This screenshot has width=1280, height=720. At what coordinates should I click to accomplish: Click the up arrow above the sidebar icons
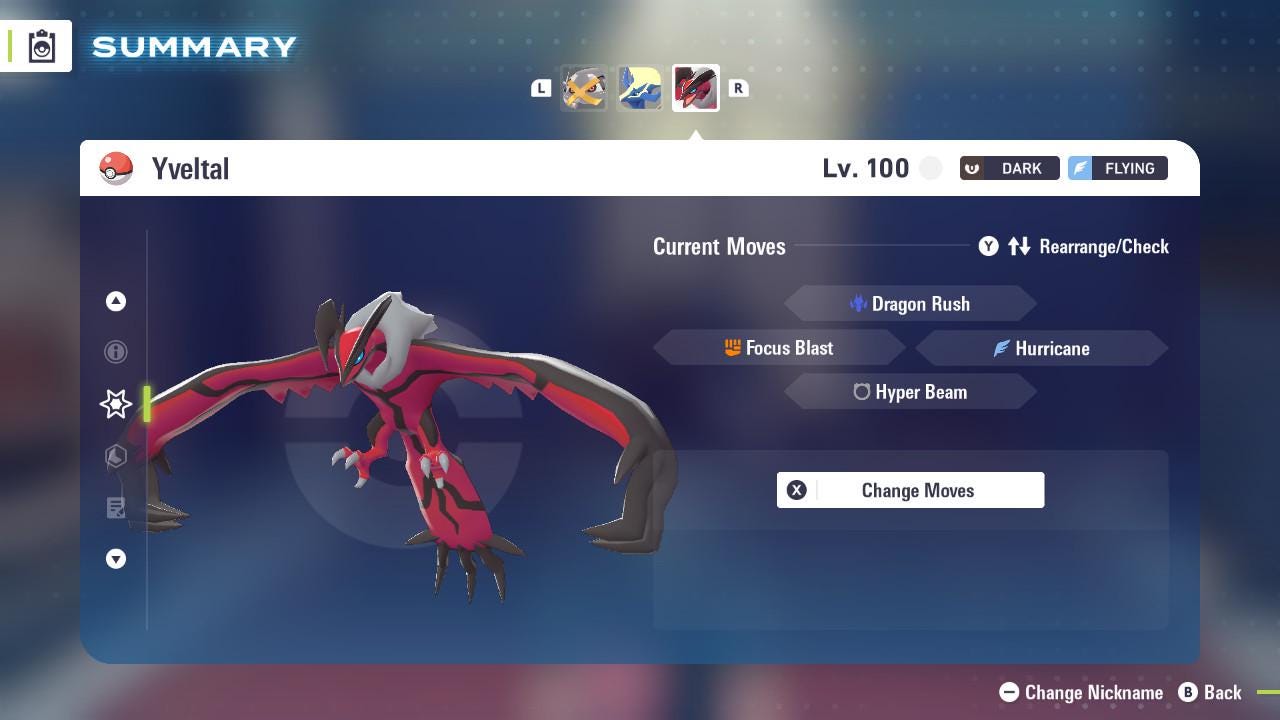pyautogui.click(x=115, y=301)
